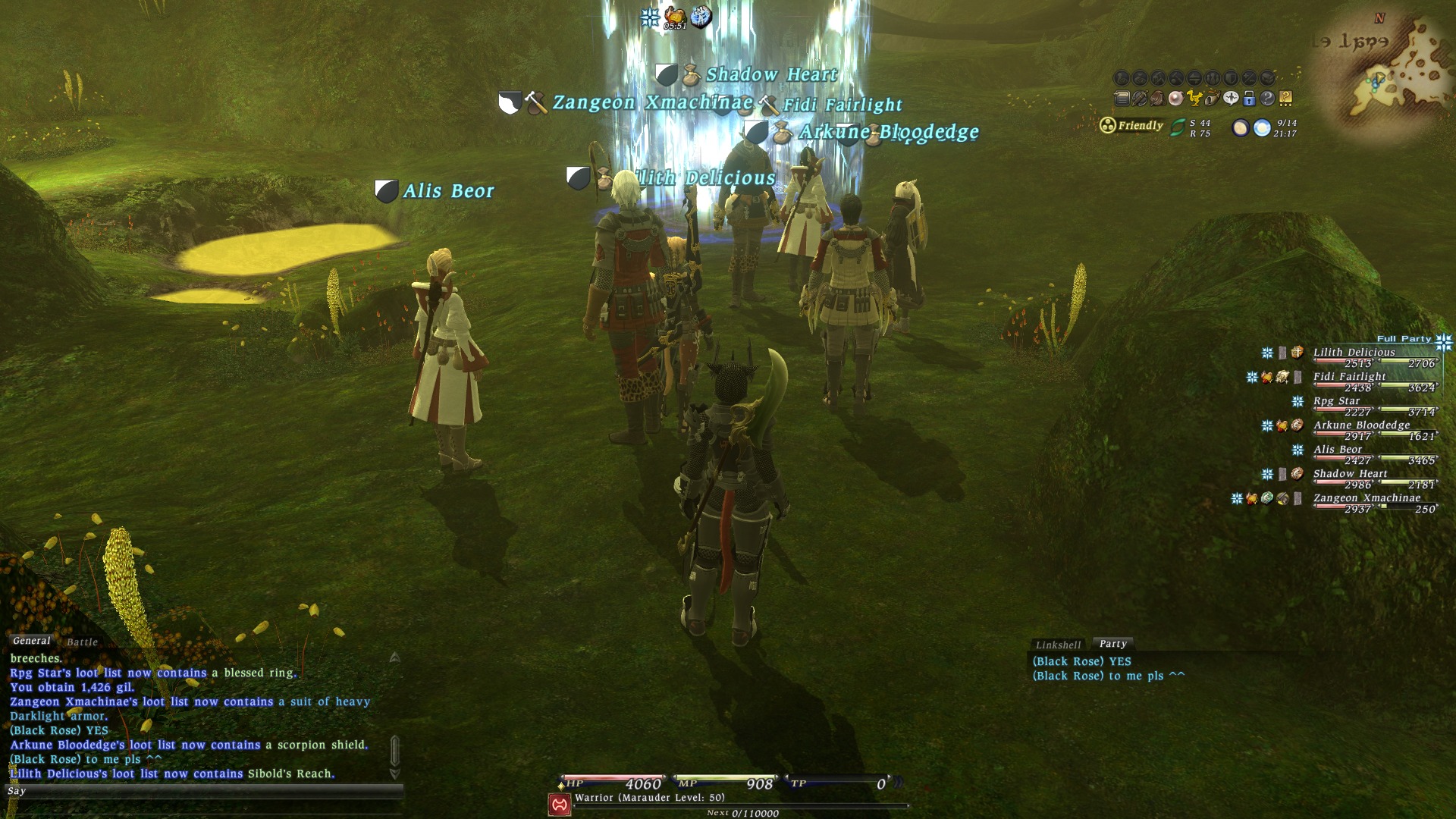
Task: Open the Linkshell chat tab
Action: 1058,645
